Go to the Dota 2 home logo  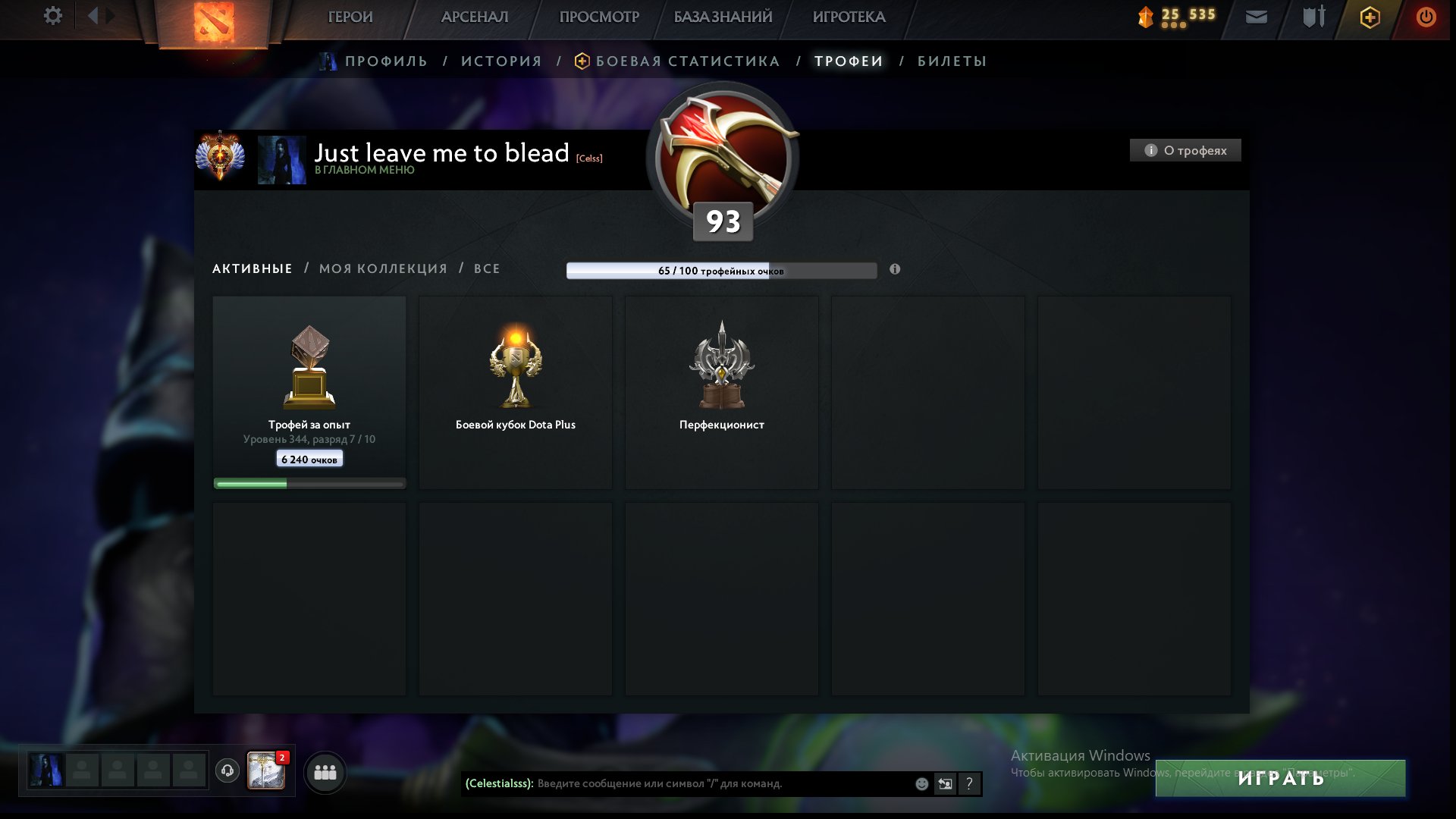[213, 21]
